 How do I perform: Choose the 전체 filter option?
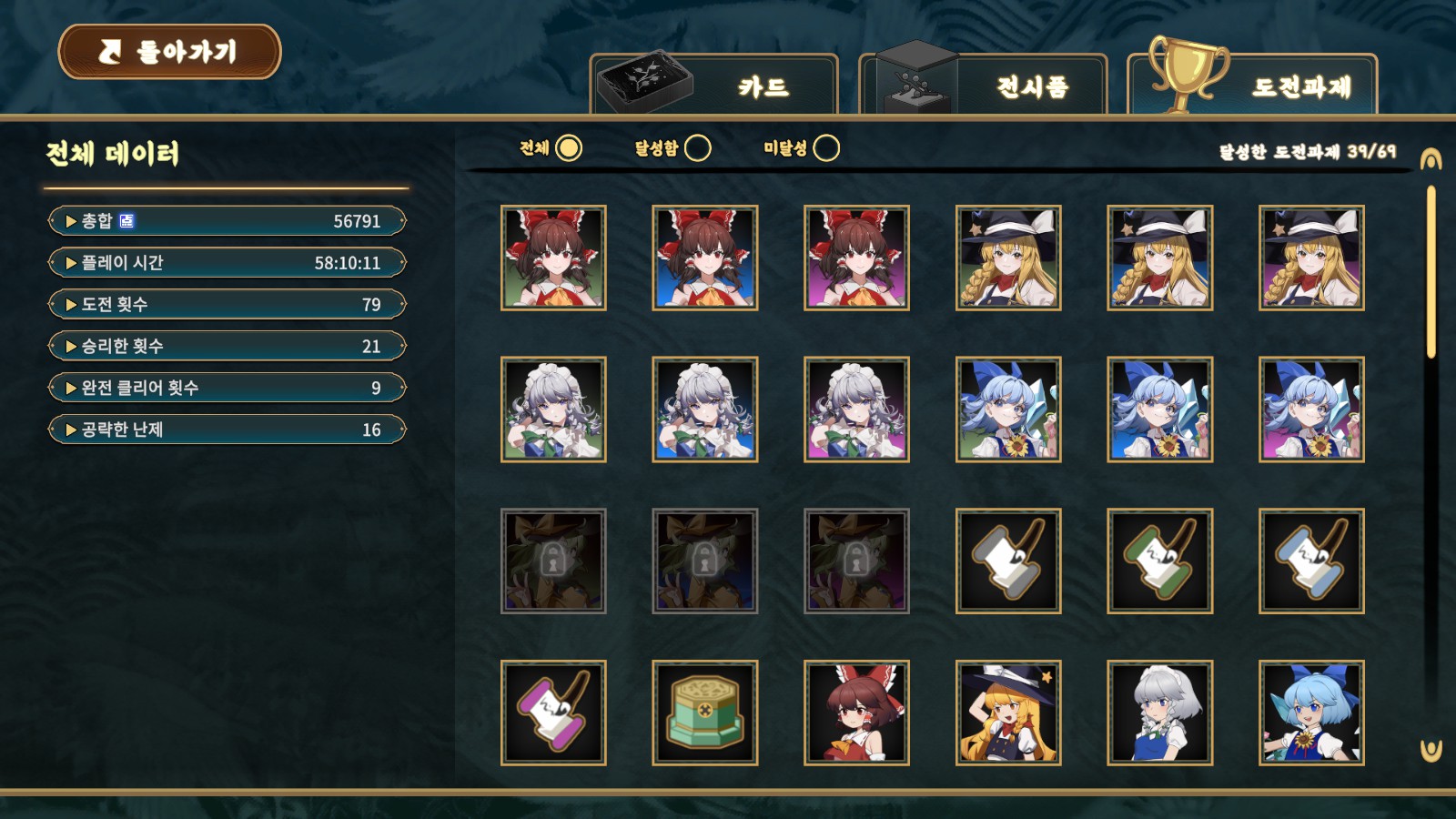tap(568, 148)
